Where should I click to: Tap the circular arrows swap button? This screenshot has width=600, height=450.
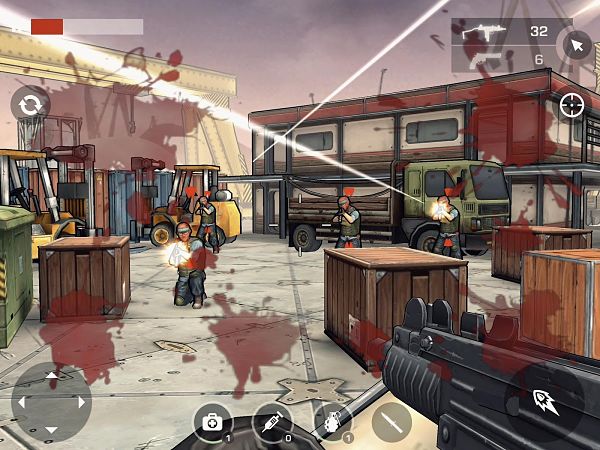(30, 103)
